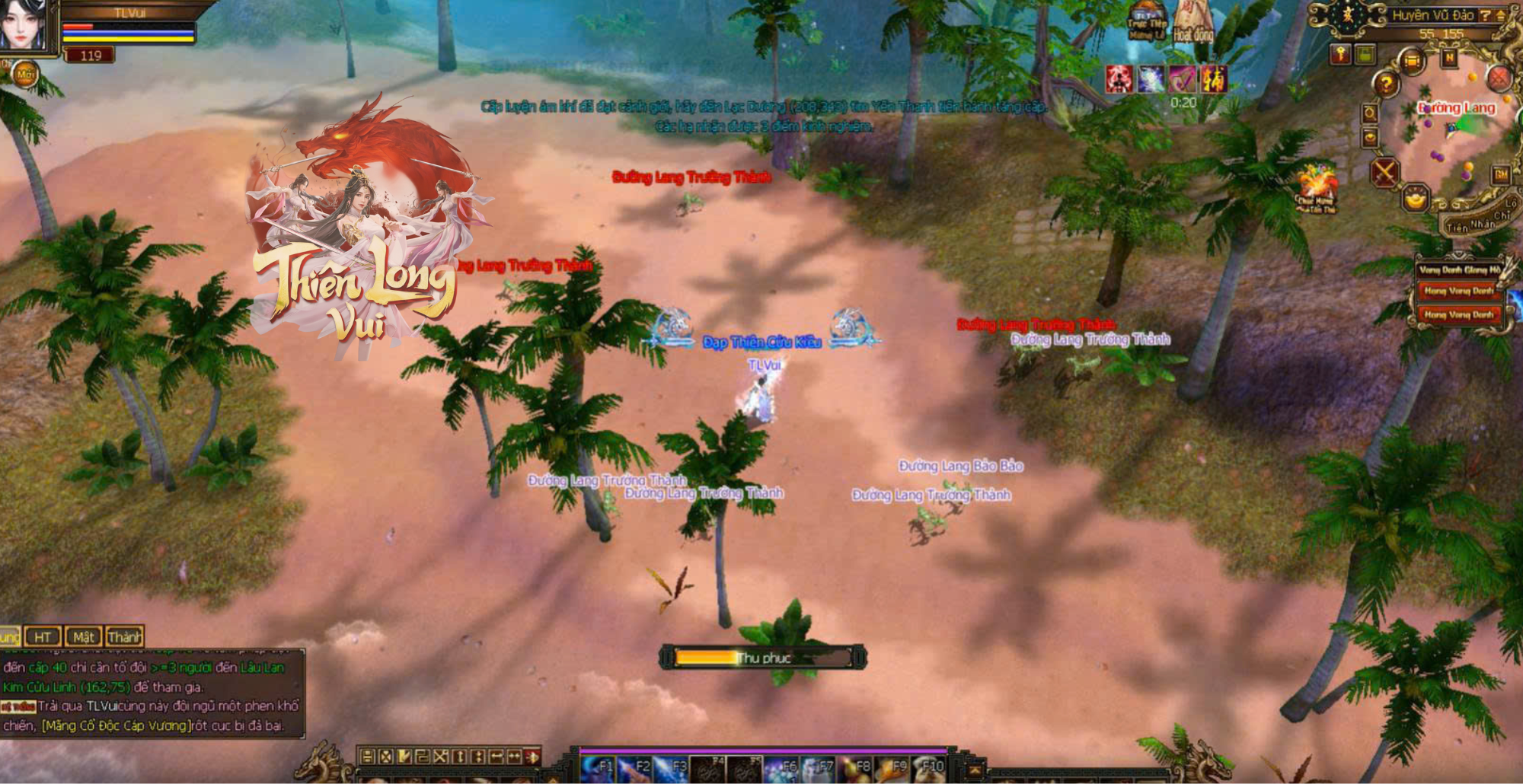Switch to the HT chat tab

click(x=43, y=637)
